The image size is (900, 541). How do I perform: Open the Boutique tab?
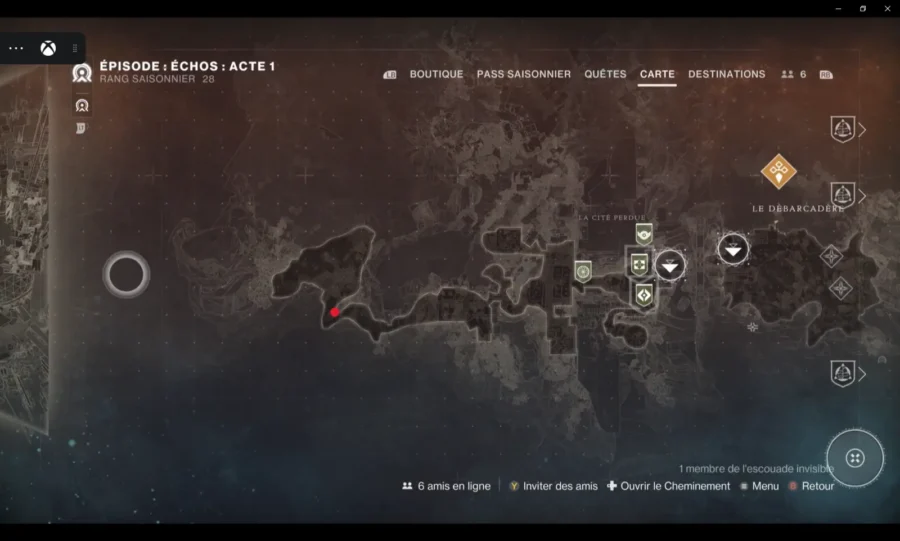click(x=436, y=74)
